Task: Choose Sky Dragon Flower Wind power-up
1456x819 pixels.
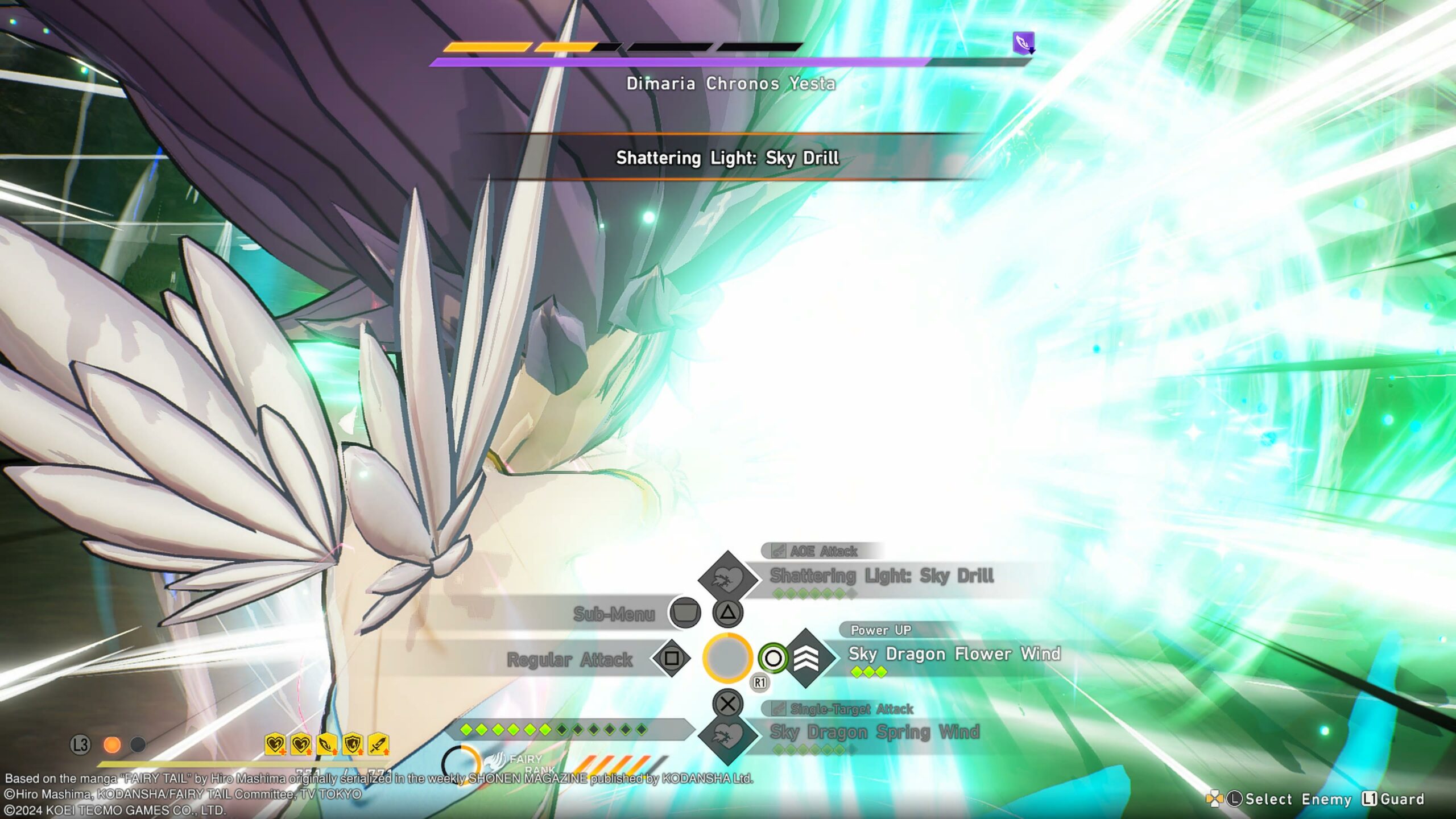Action: click(954, 654)
